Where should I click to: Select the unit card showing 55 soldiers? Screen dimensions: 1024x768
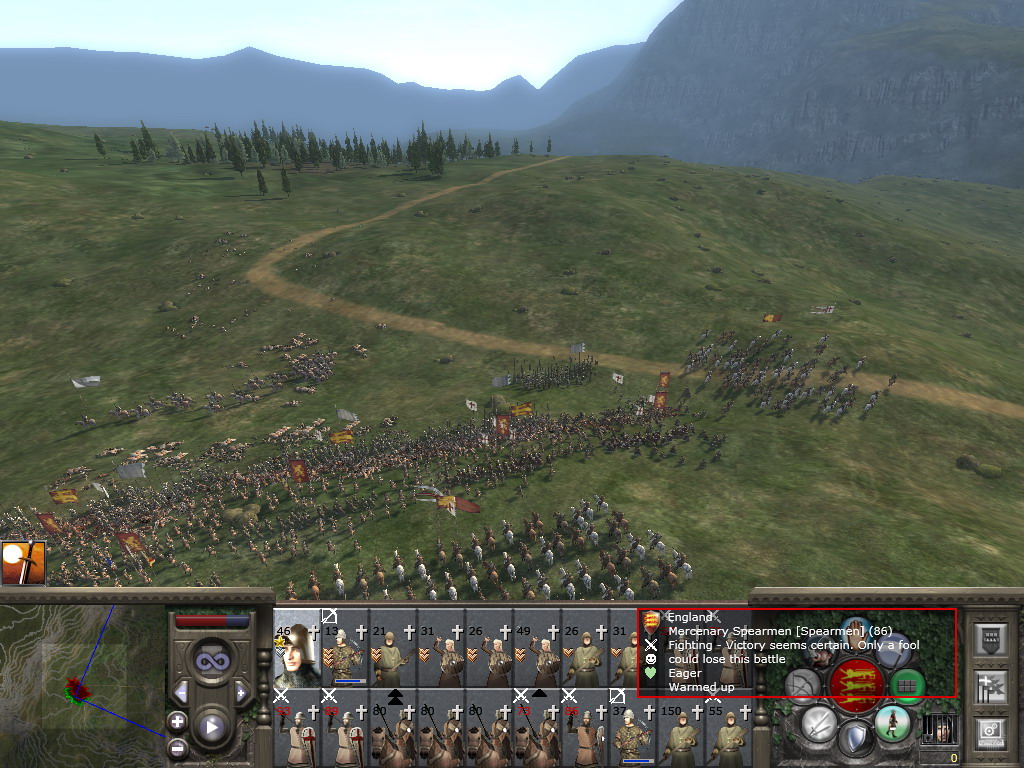point(728,732)
